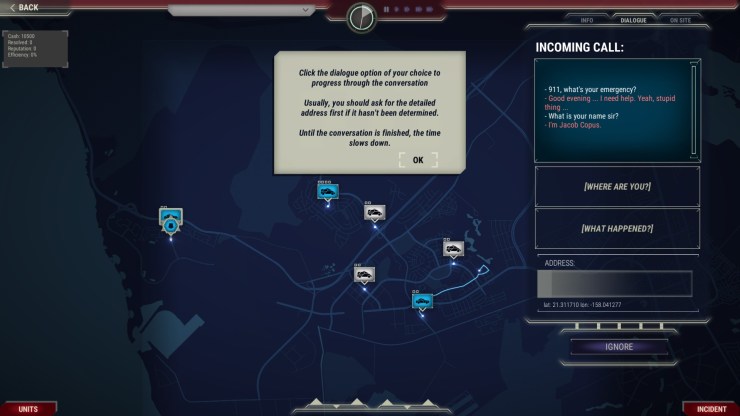
Task: Select the Dialogue tab
Action: pos(633,20)
